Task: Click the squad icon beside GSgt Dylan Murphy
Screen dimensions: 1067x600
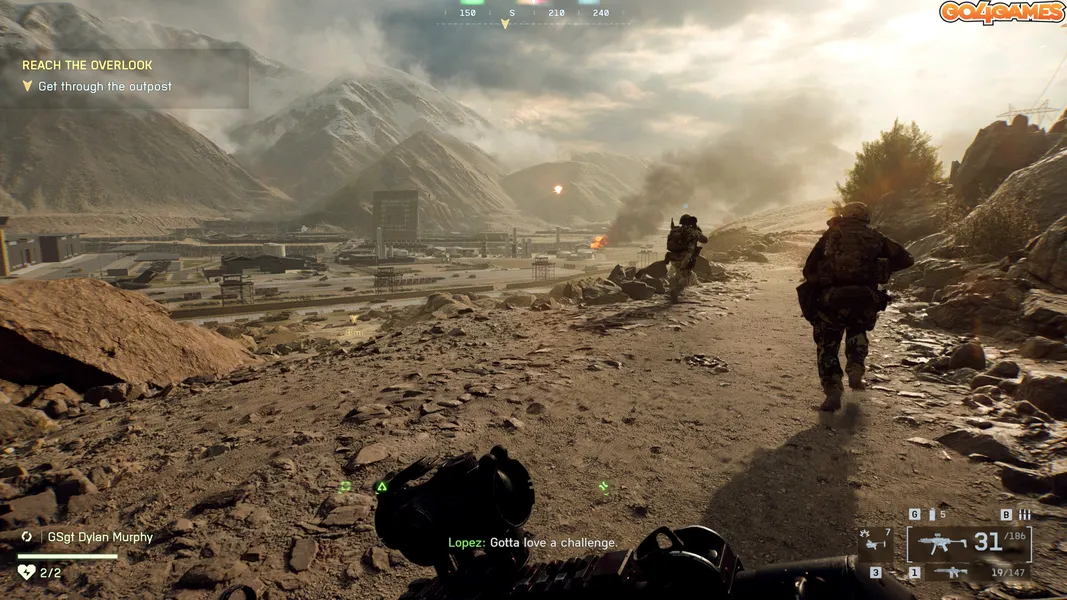Action: pos(27,537)
